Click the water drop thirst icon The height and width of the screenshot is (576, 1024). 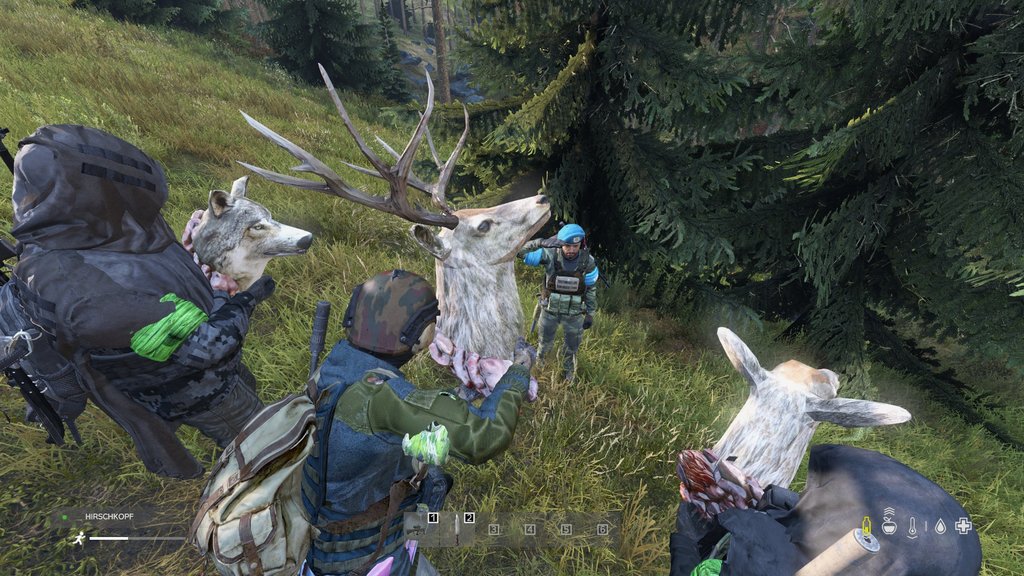pyautogui.click(x=938, y=526)
